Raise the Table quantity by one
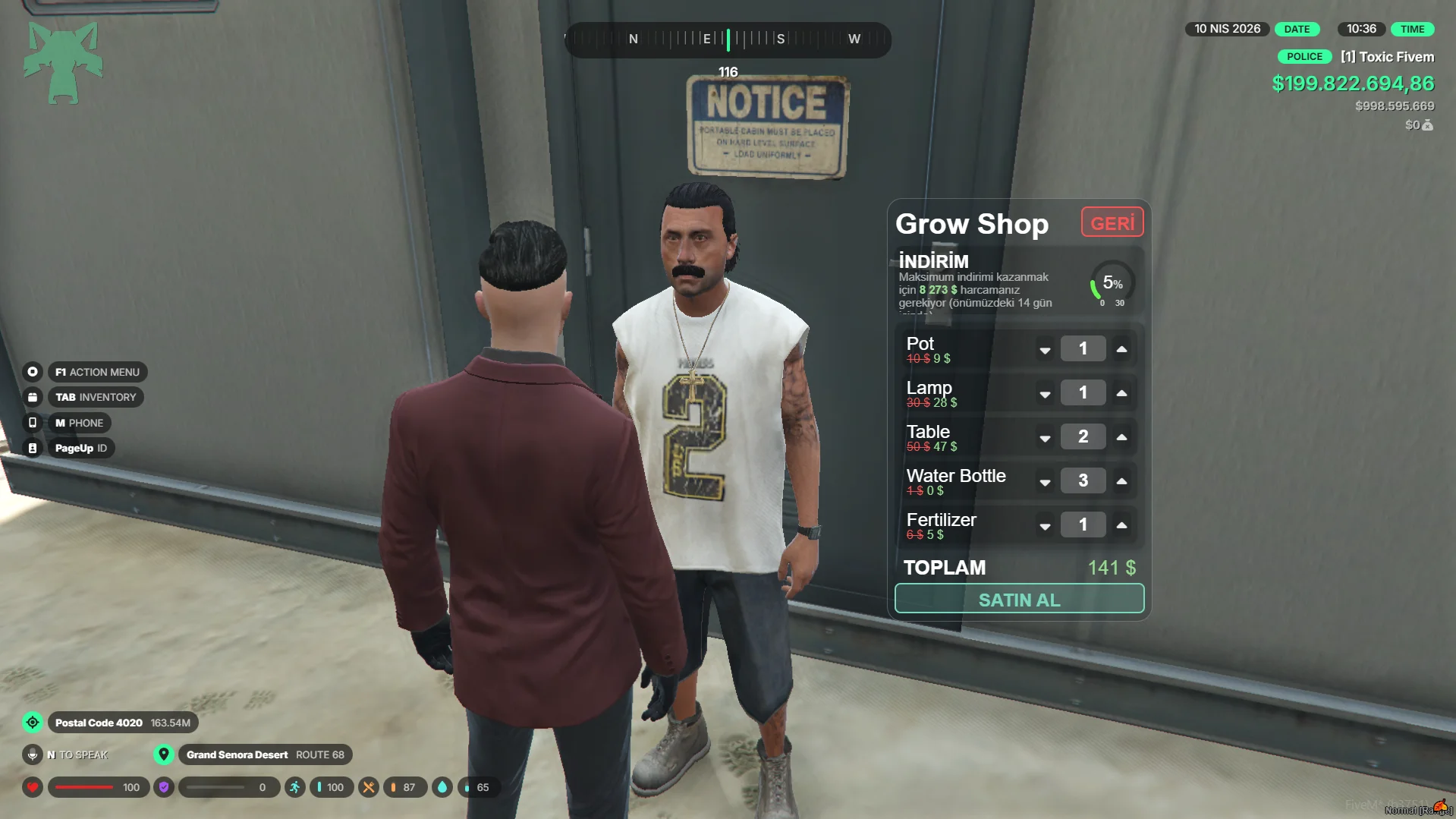The height and width of the screenshot is (819, 1456). coord(1121,437)
